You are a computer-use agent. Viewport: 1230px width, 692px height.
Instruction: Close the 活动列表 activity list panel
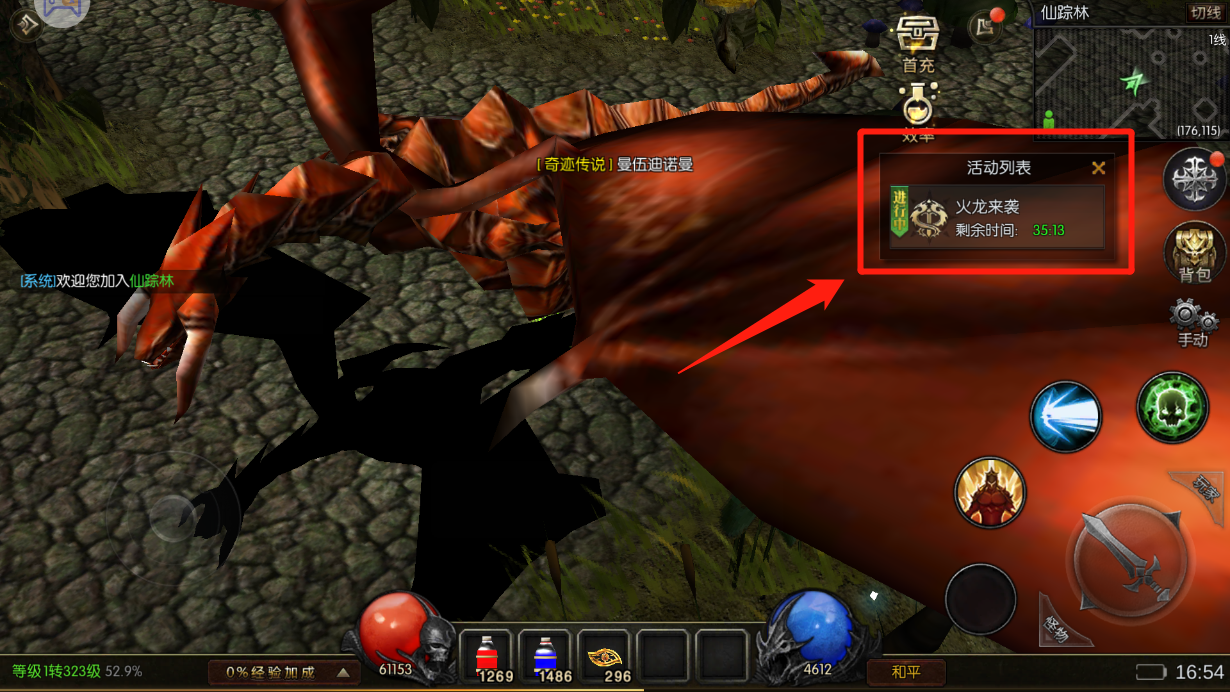(1098, 168)
